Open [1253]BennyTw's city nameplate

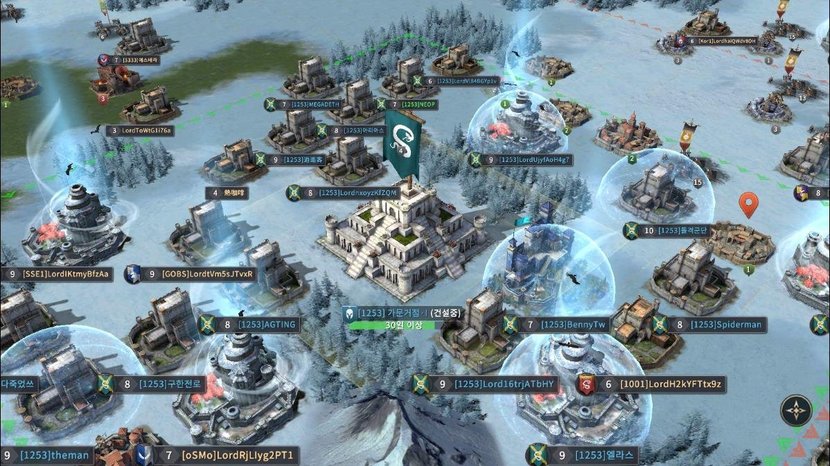pos(573,324)
